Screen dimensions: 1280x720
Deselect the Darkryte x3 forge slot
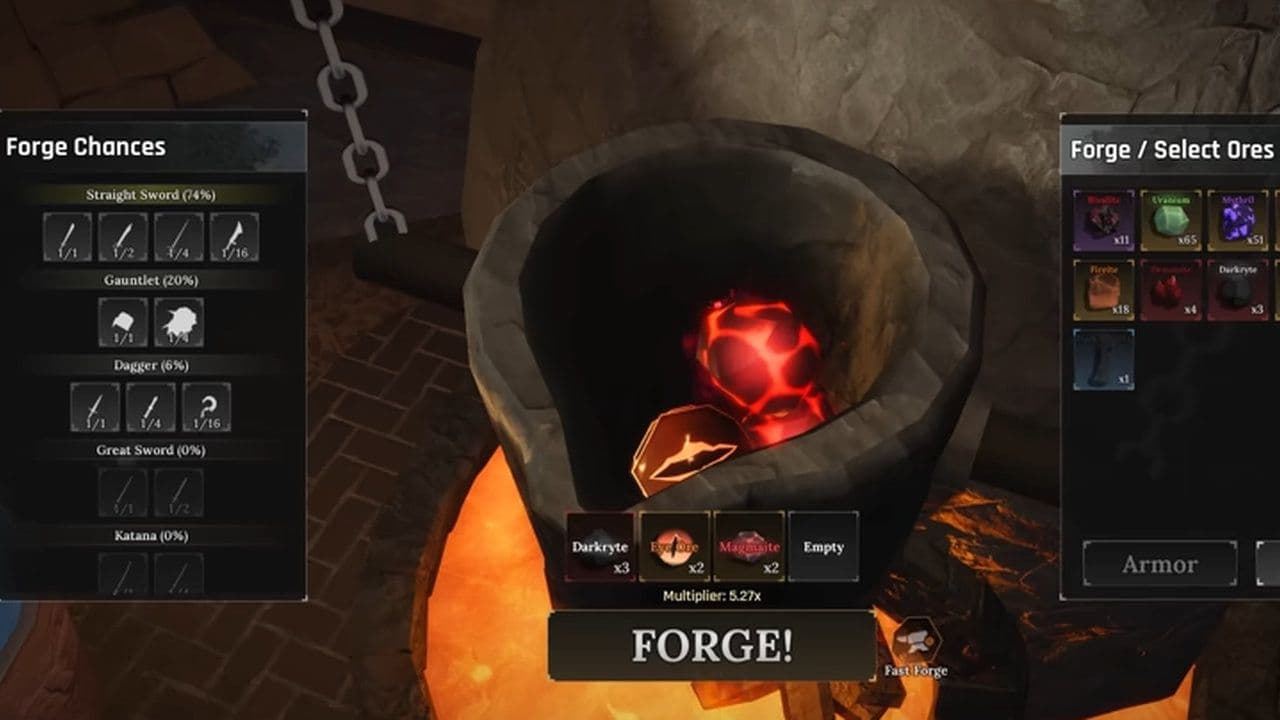coord(601,548)
